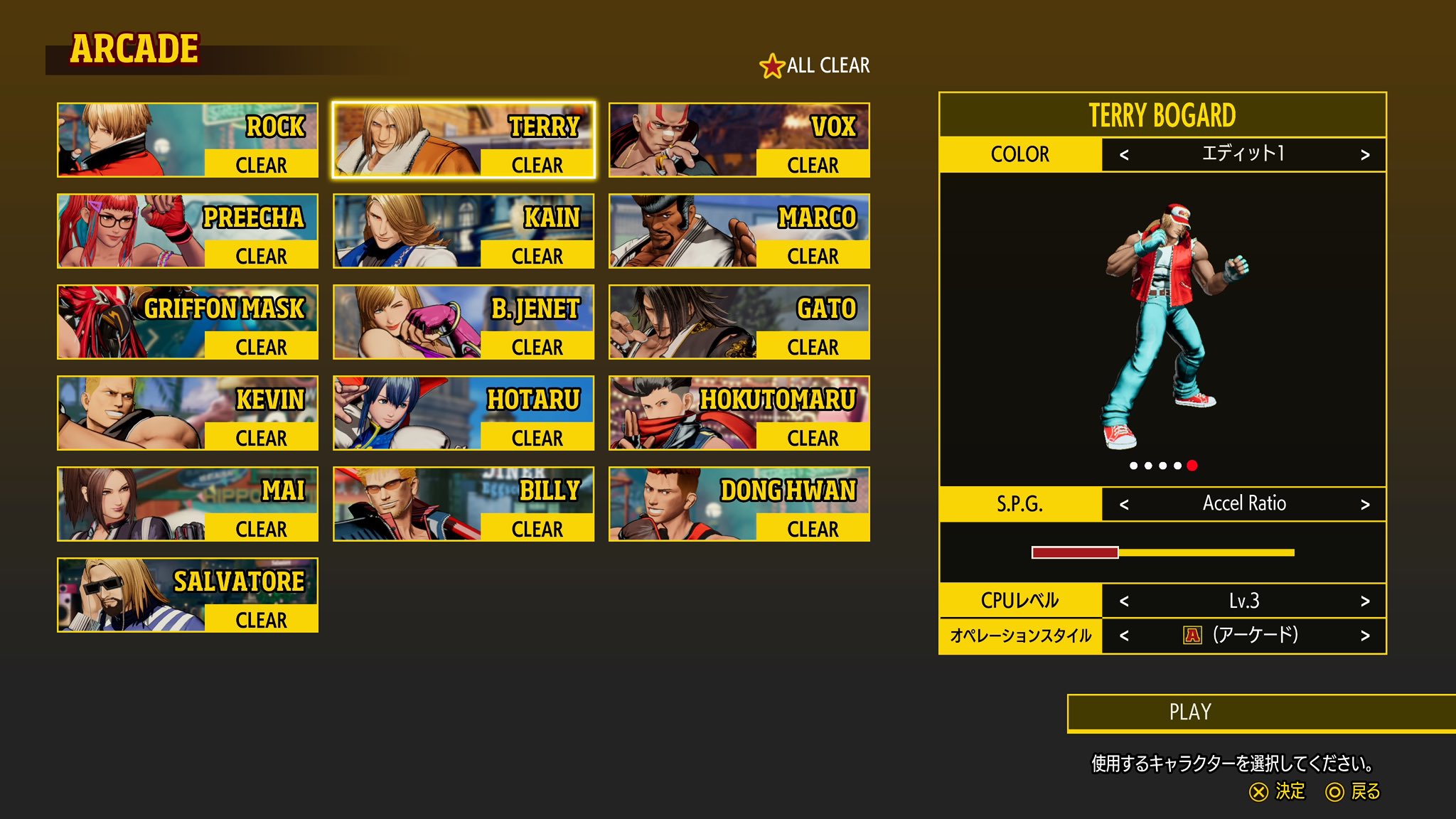This screenshot has height=819, width=1456.
Task: Select Kain as the fighter
Action: (464, 231)
